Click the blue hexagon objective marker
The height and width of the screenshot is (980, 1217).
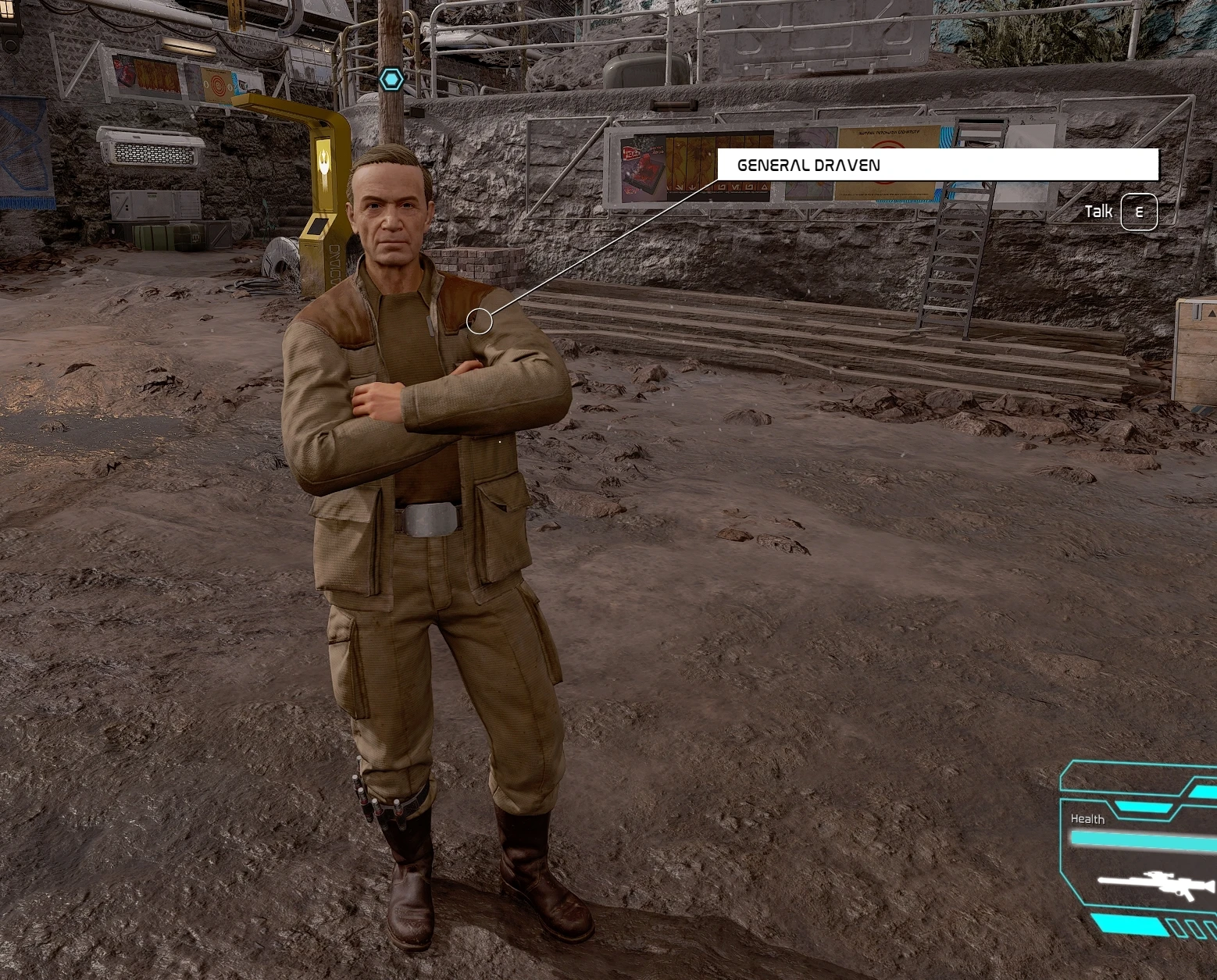[391, 79]
